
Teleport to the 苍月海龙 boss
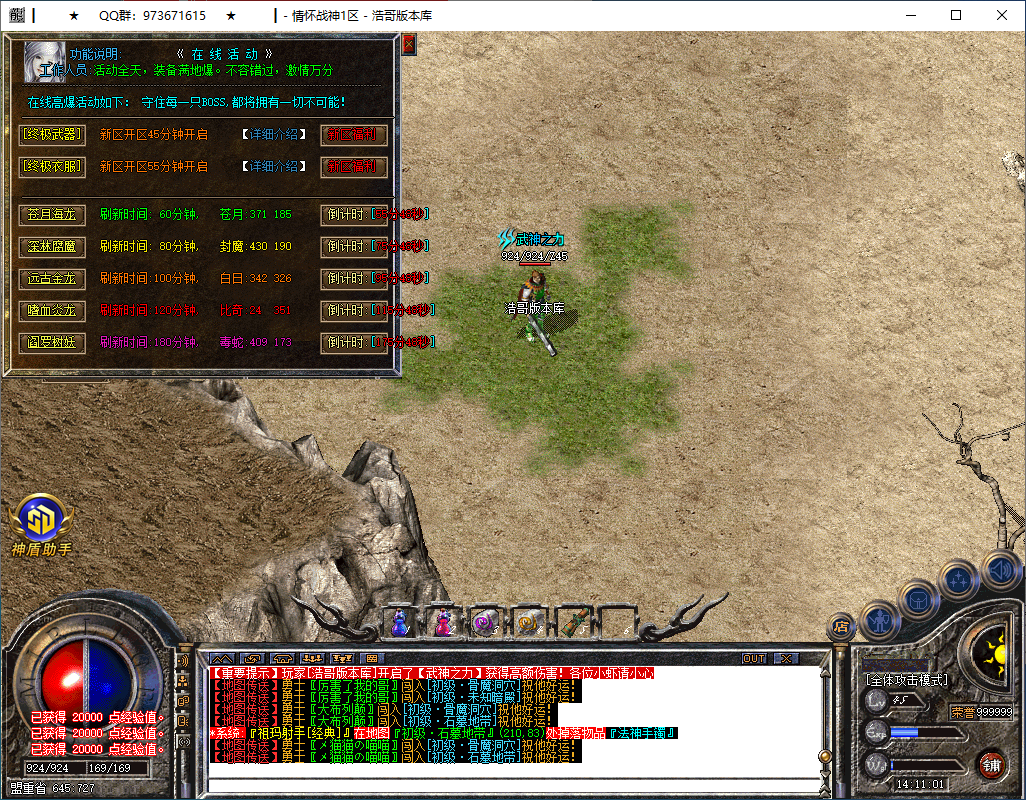click(53, 214)
